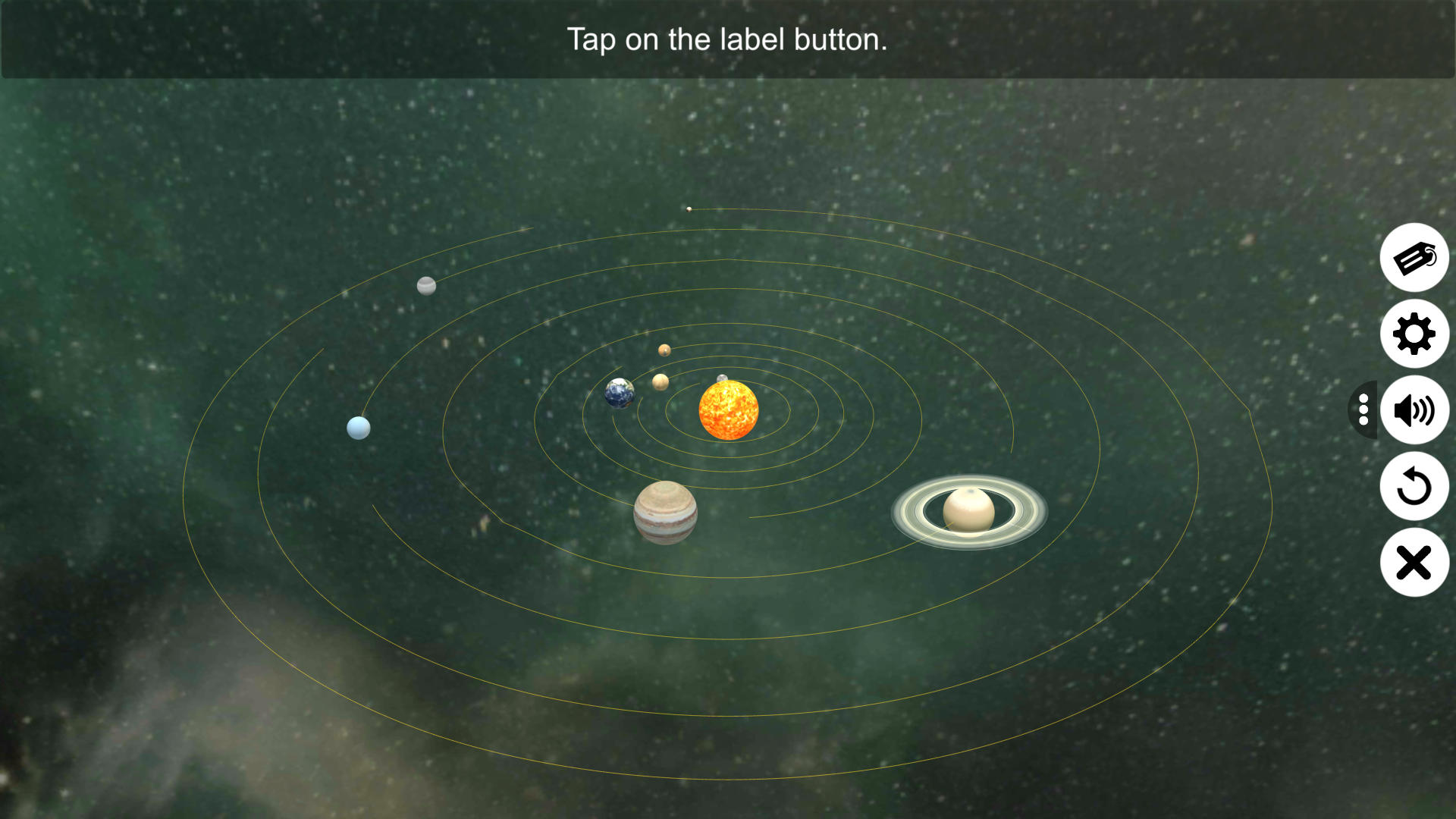The width and height of the screenshot is (1456, 819).
Task: Exit the activity with the X button
Action: tap(1414, 562)
